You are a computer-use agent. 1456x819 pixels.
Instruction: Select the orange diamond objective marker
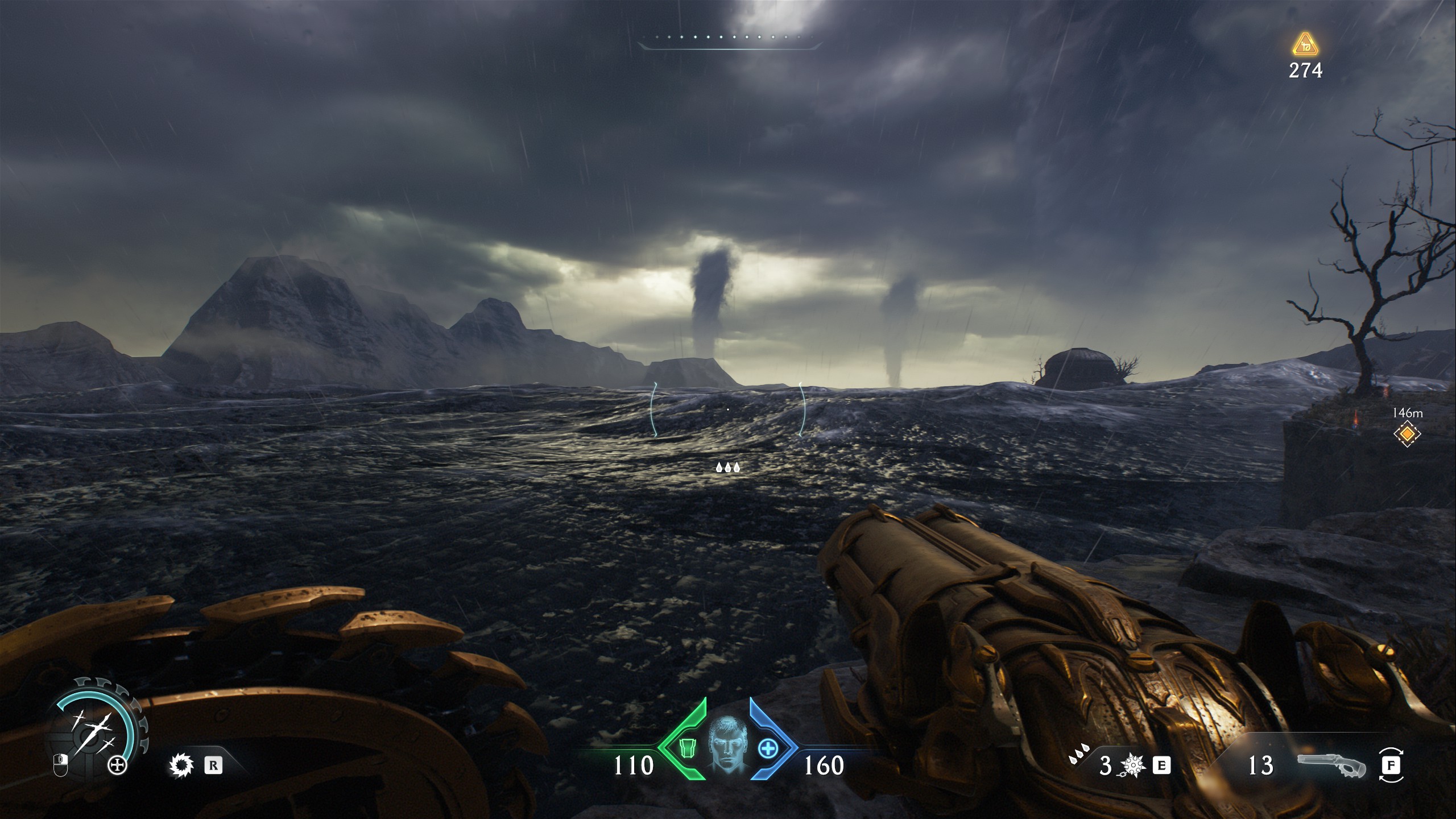point(1407,435)
